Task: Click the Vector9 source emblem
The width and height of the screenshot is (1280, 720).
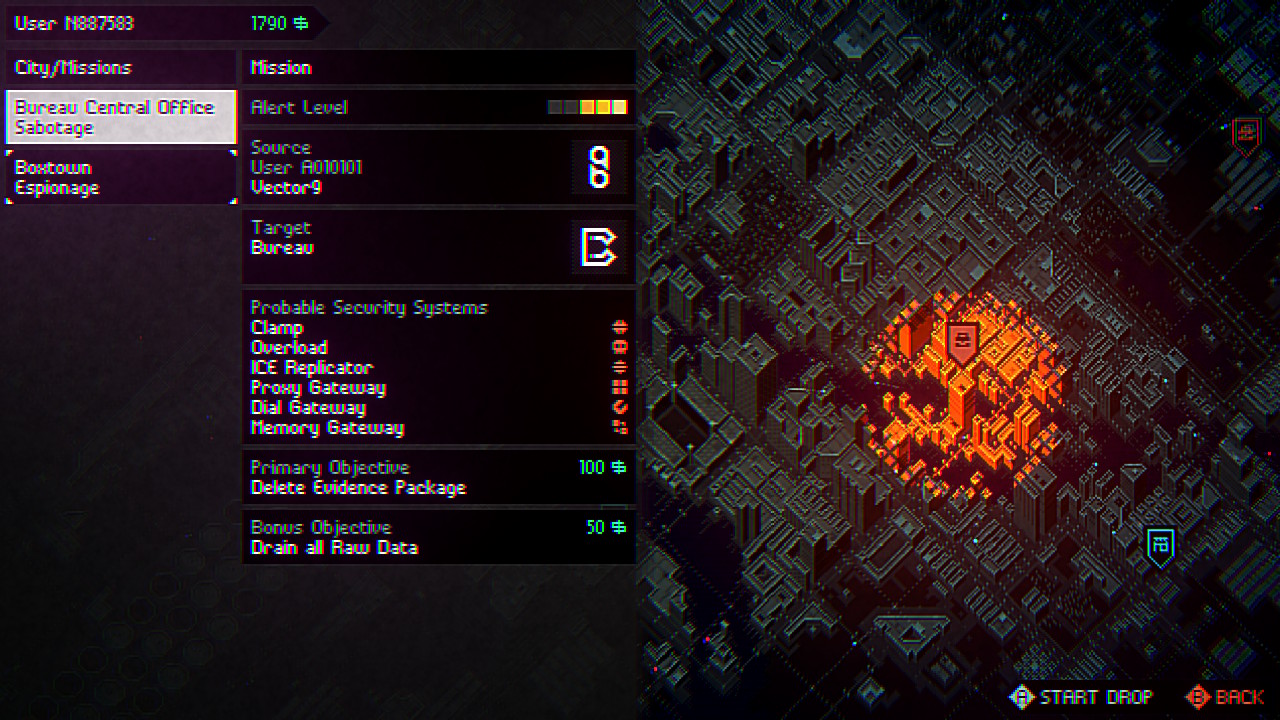Action: 601,170
